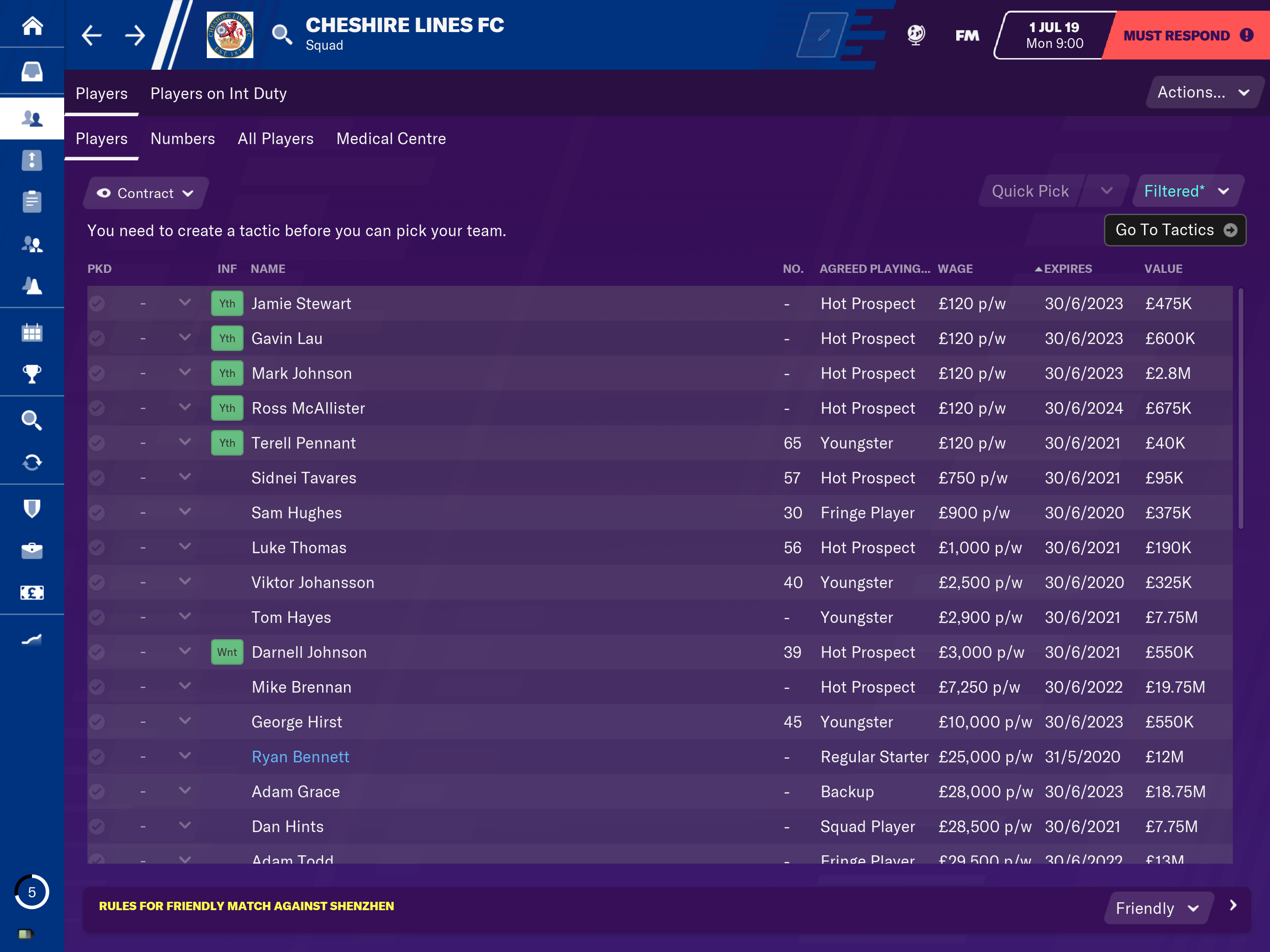Viewport: 1270px width, 952px height.
Task: Open the calendar schedule sidebar icon
Action: 32,332
